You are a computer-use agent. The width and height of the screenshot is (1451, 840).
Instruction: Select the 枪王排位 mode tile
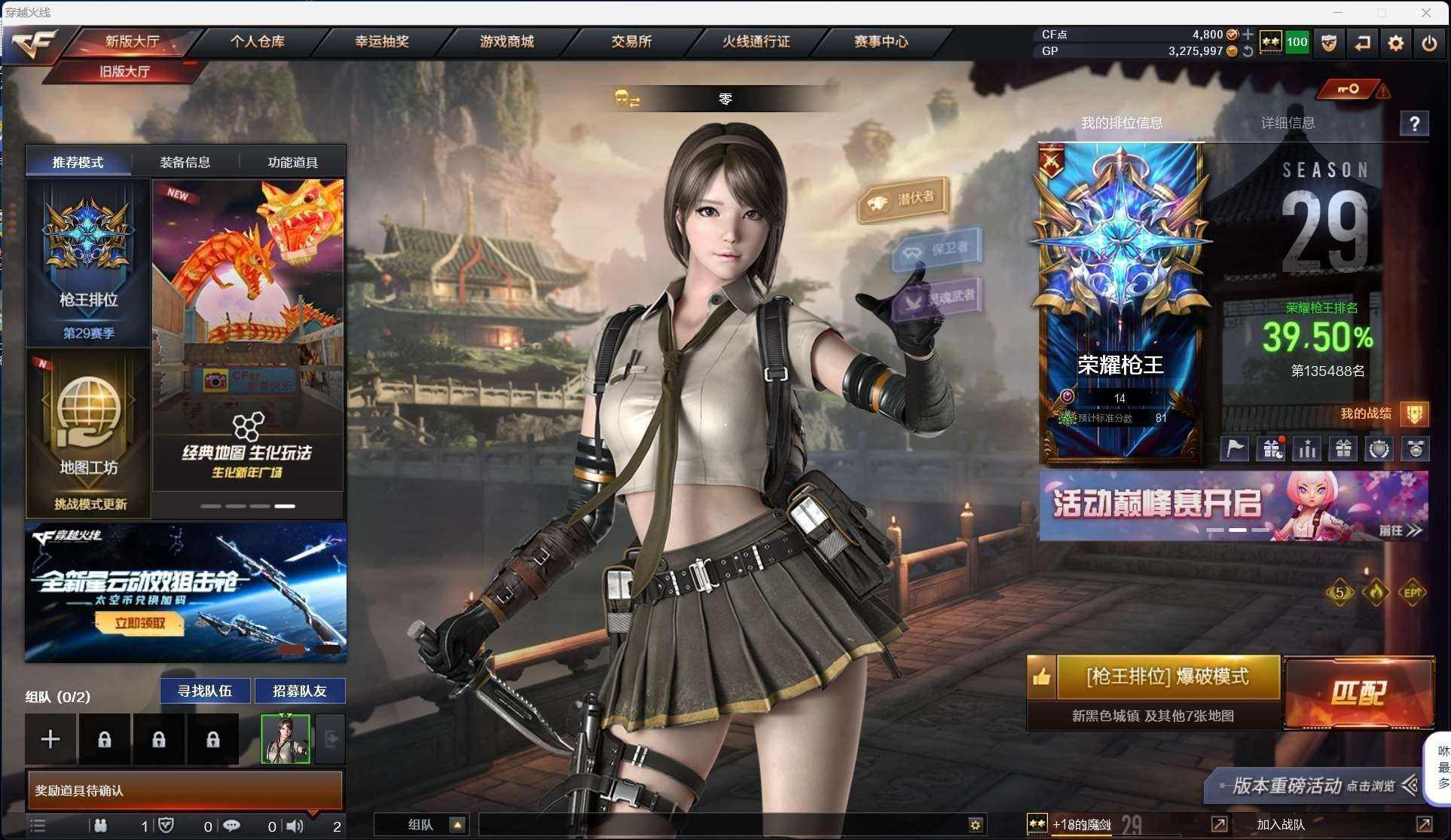pos(89,262)
